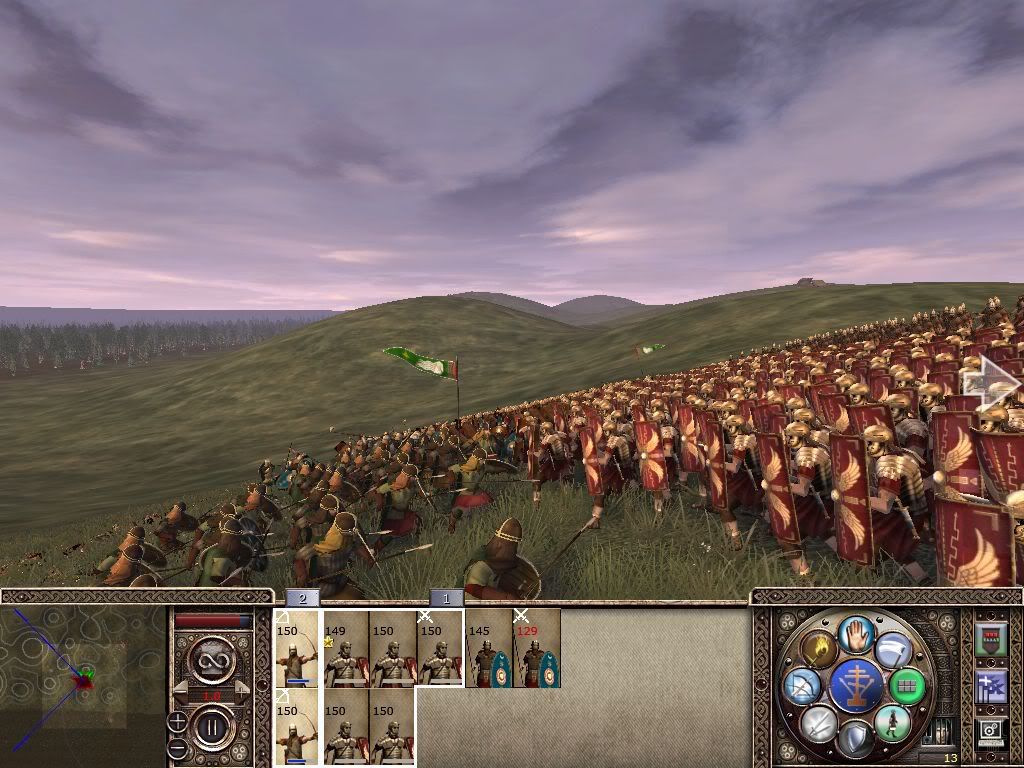Image resolution: width=1024 pixels, height=768 pixels.
Task: Decrease the battle speed
Action: 180,690
